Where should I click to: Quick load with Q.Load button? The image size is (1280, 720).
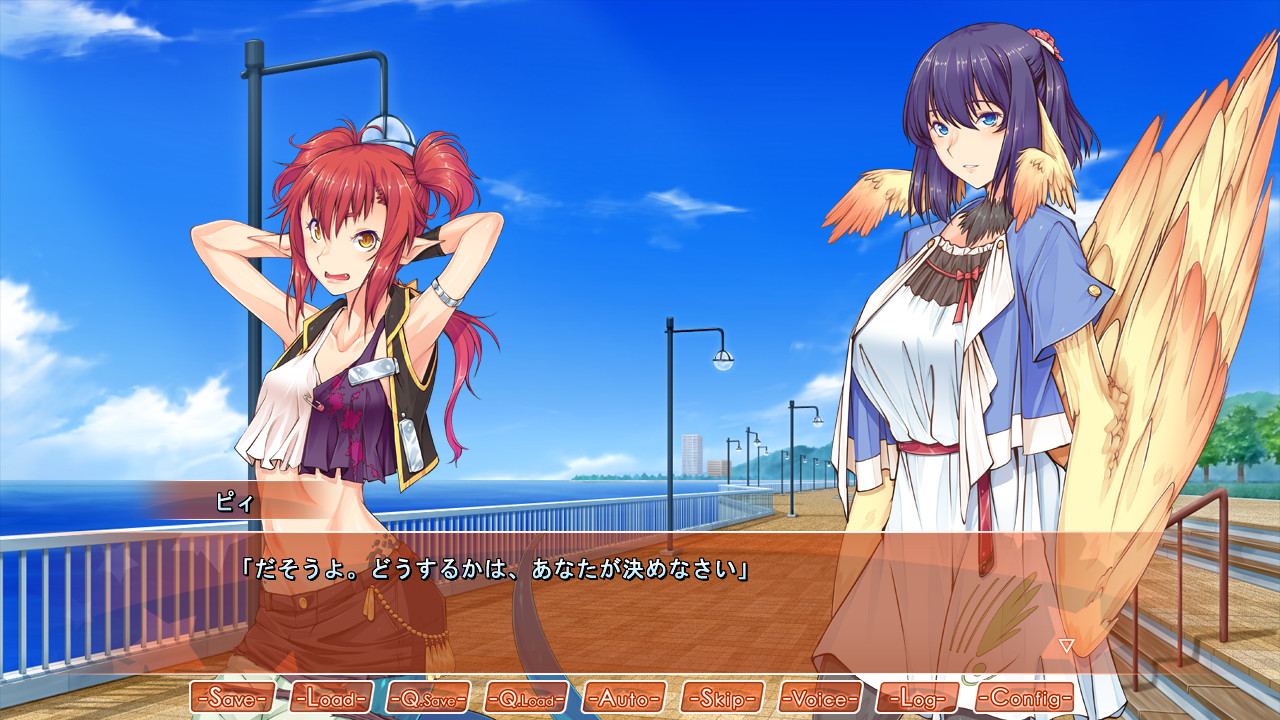click(x=526, y=697)
